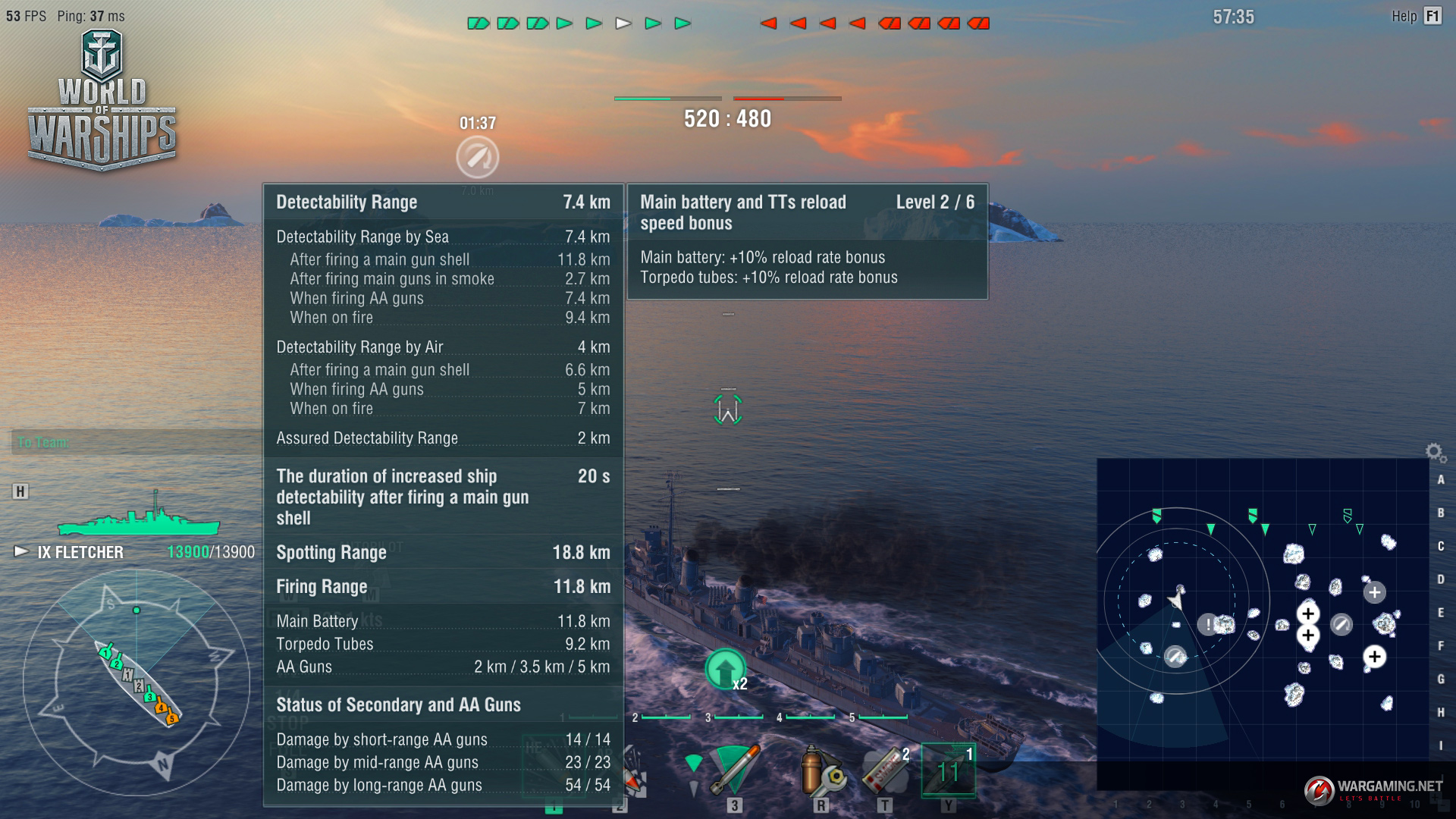1456x819 pixels.
Task: Click the green upward-arrow buff icon
Action: point(725,669)
